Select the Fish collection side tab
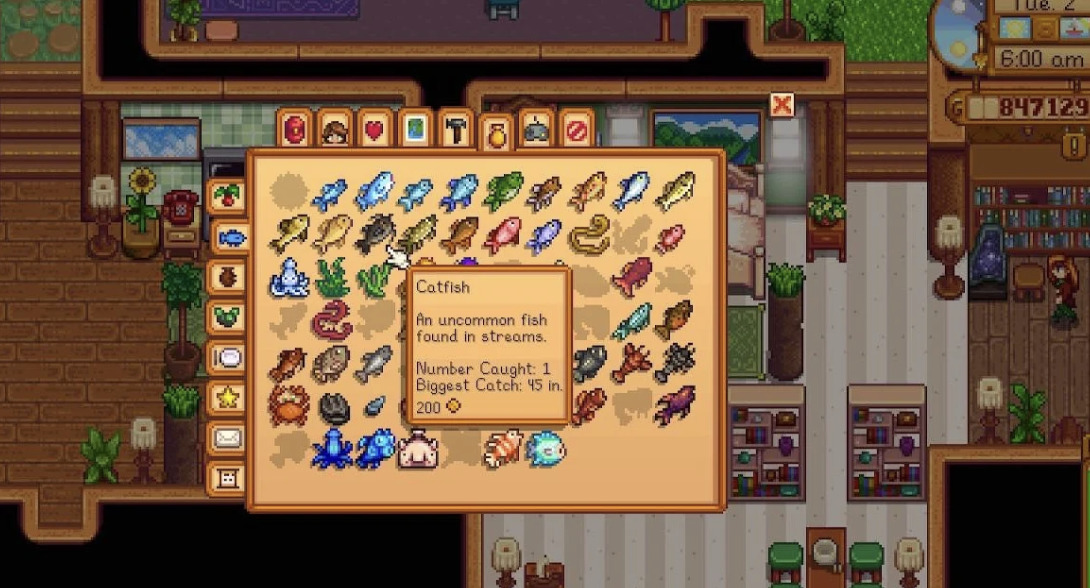The width and height of the screenshot is (1090, 588). click(x=230, y=237)
